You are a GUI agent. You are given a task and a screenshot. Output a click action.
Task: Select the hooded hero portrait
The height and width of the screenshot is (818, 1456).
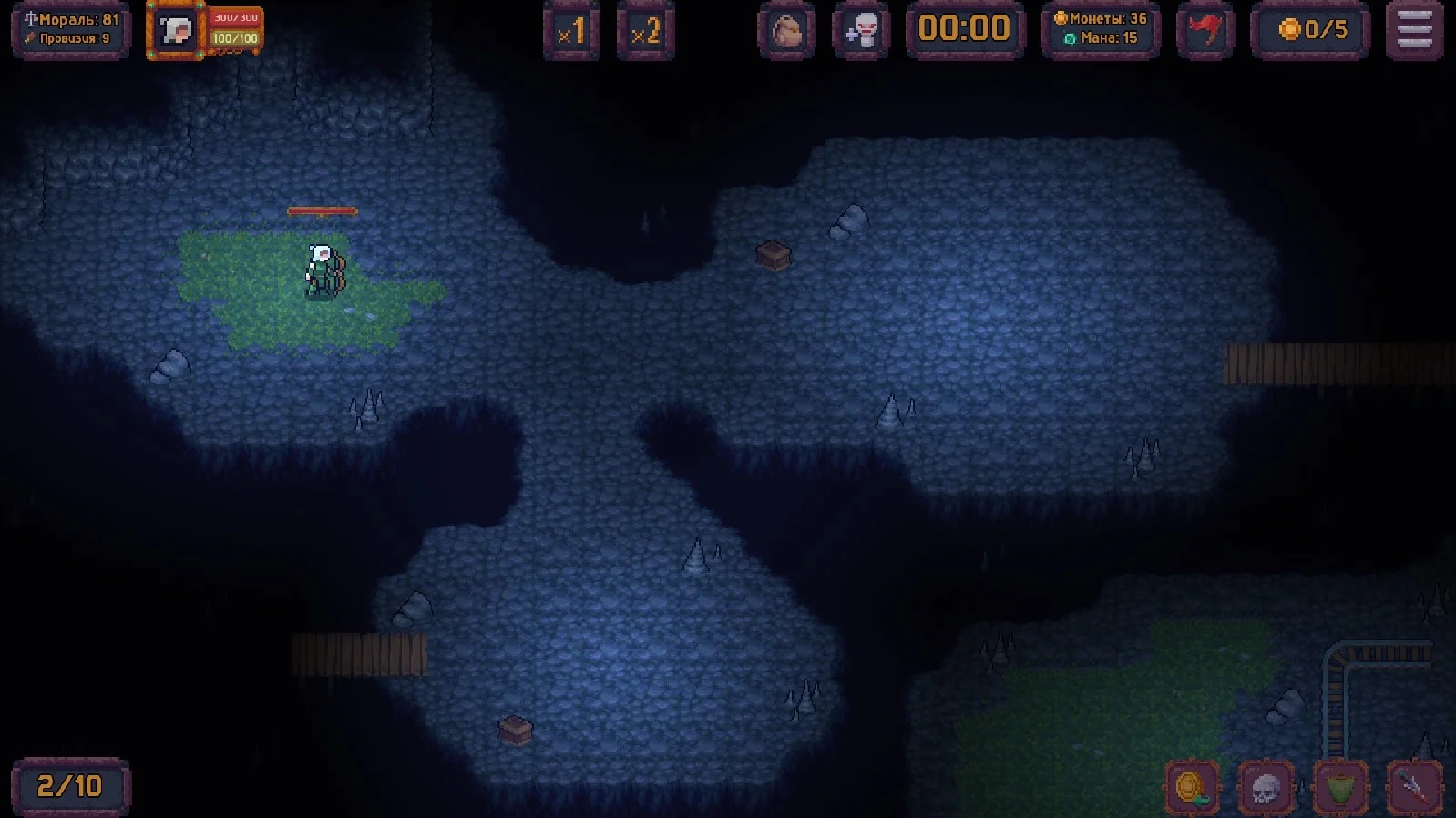click(x=175, y=31)
